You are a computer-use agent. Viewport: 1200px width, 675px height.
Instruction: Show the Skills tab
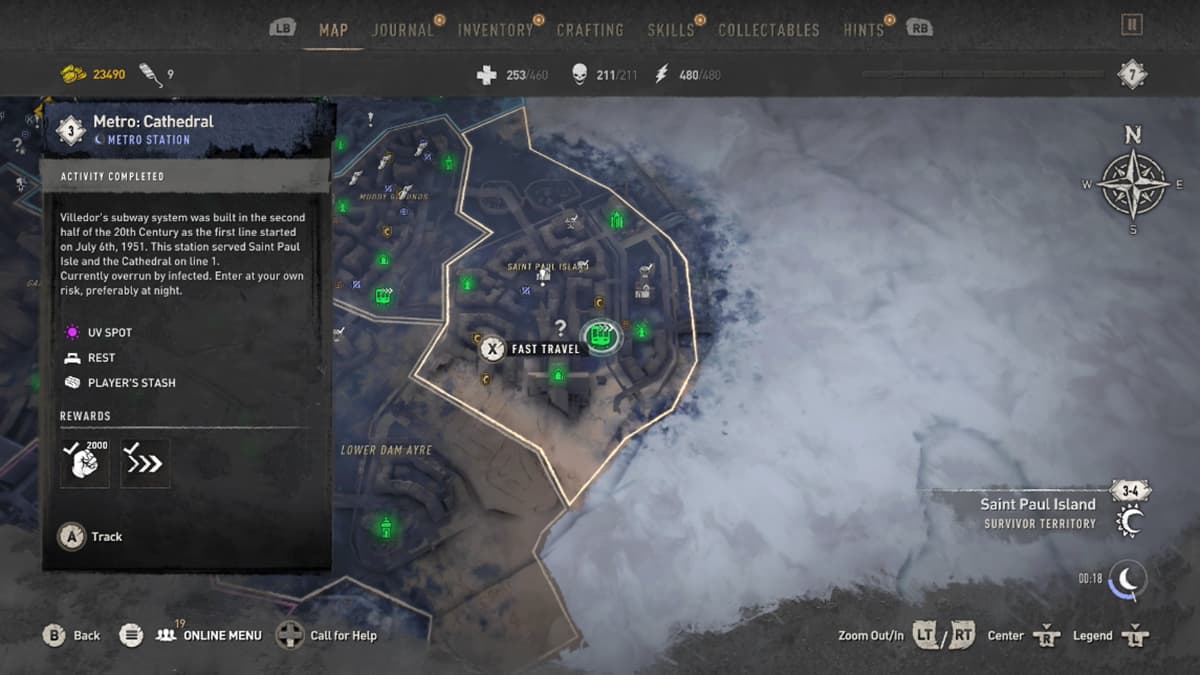(670, 30)
